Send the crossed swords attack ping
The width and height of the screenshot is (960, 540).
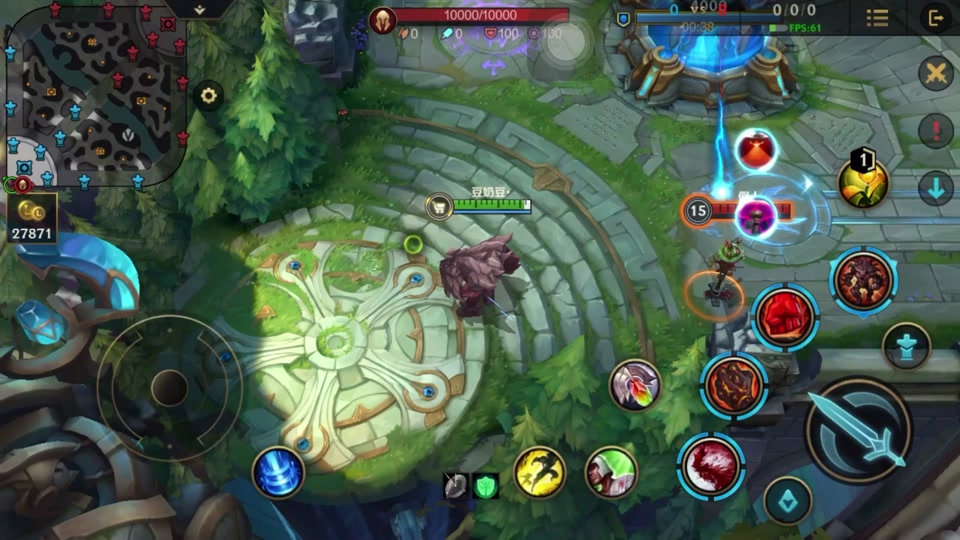[x=936, y=73]
